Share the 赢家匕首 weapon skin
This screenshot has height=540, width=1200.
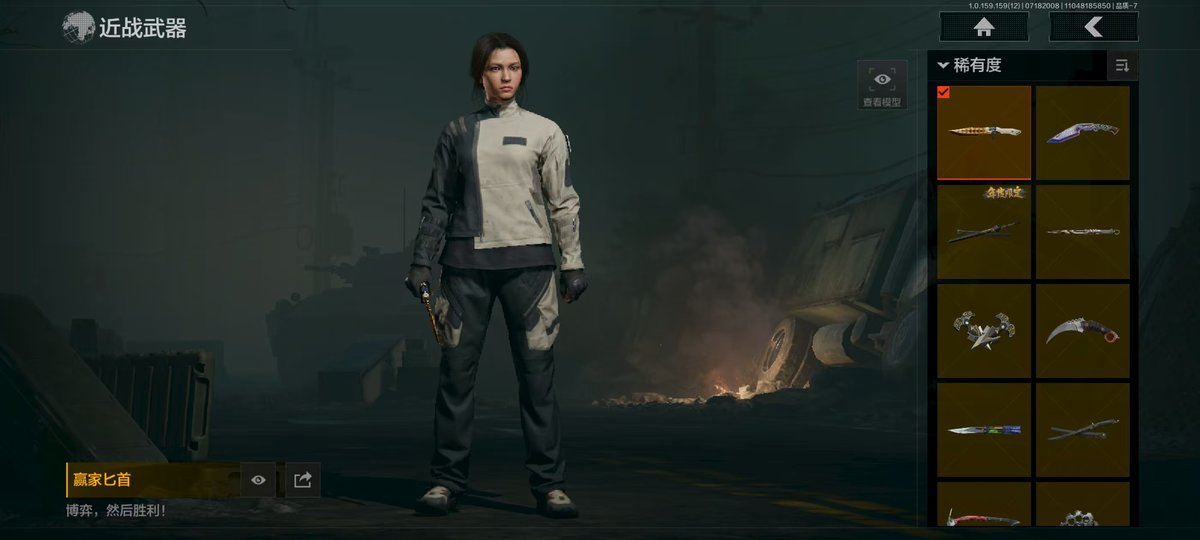(x=303, y=480)
